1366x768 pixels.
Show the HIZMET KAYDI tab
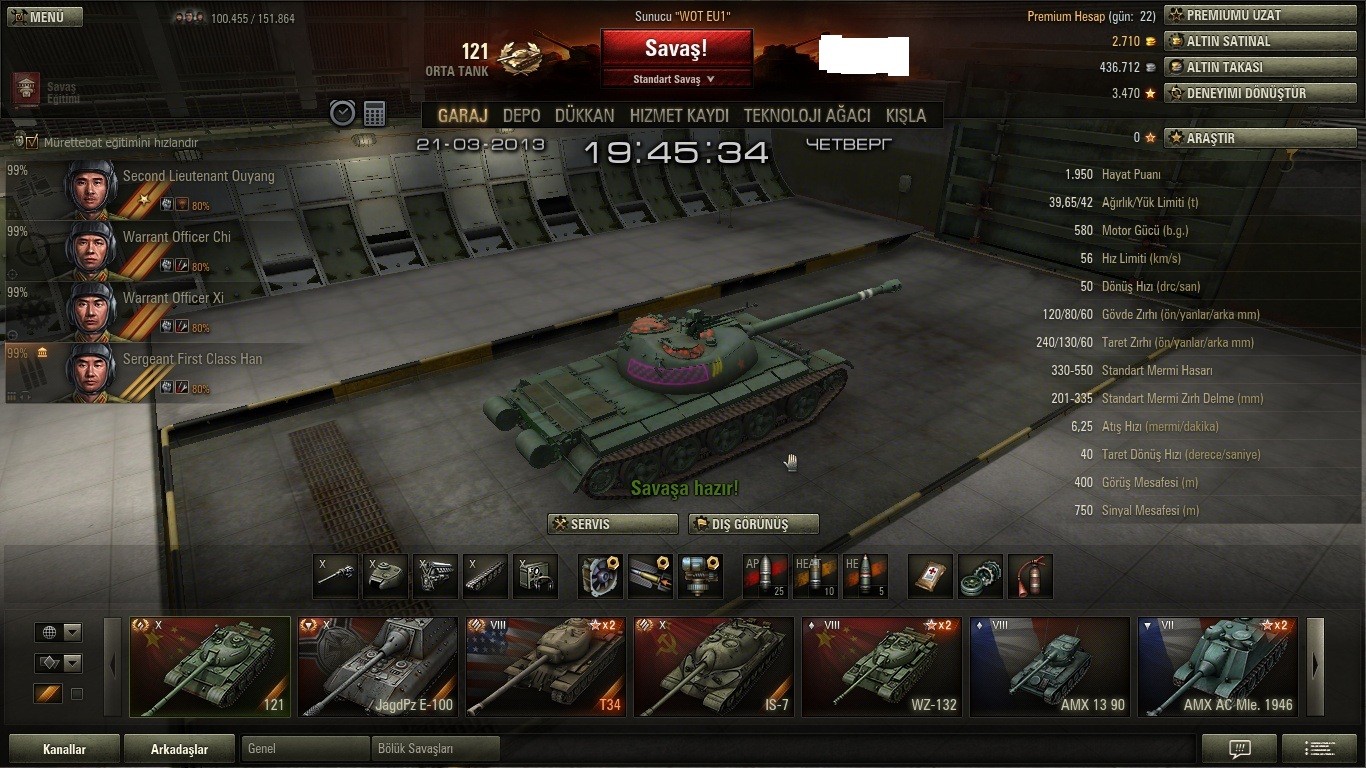coord(679,116)
